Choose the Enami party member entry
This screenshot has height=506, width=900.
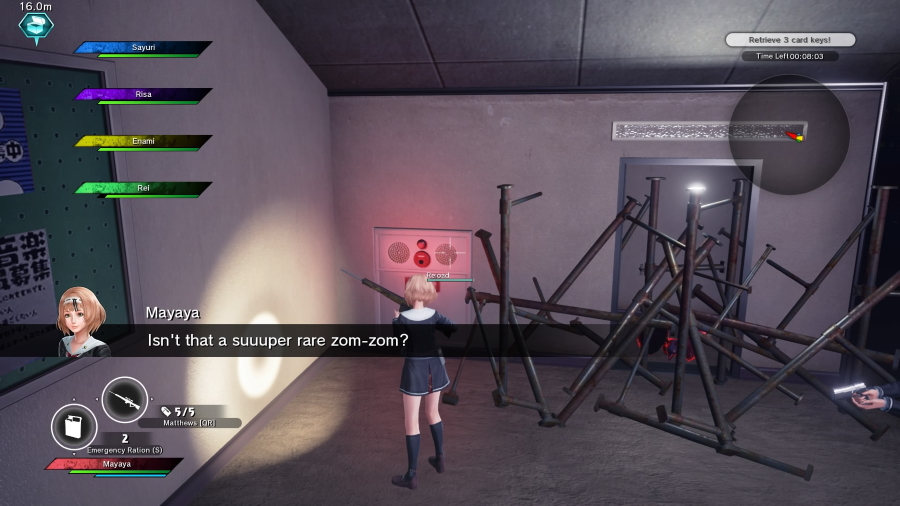coord(143,141)
